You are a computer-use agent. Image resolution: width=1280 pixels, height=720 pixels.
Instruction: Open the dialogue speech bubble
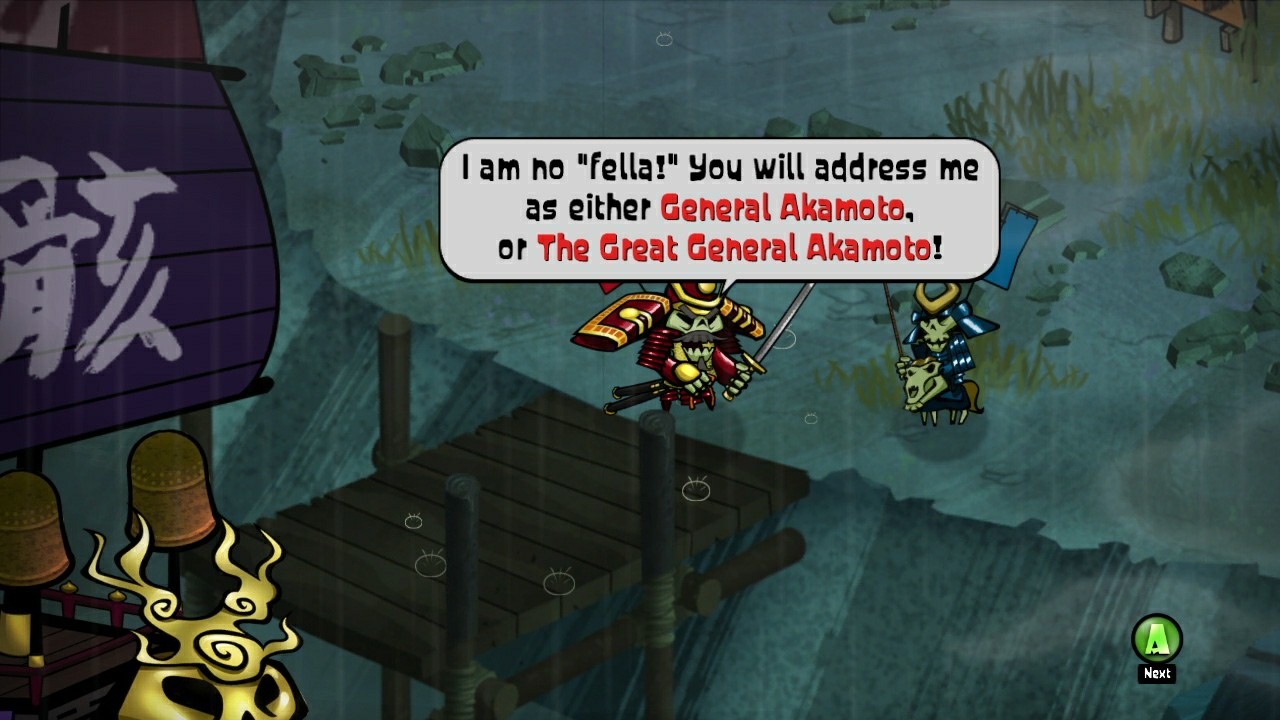click(x=715, y=205)
